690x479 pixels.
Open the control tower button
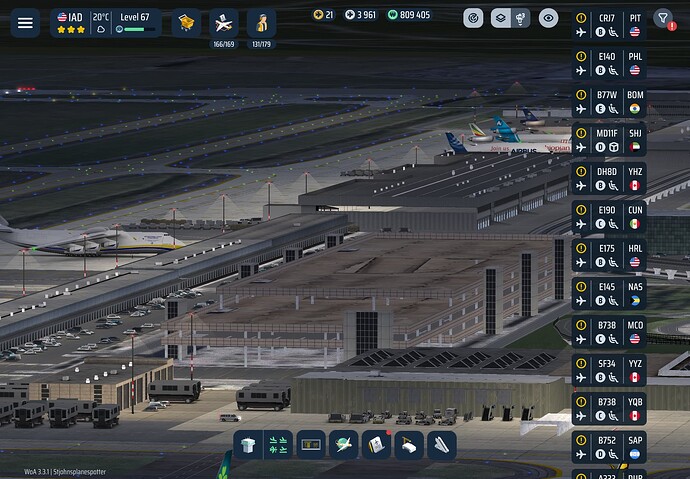pos(250,445)
